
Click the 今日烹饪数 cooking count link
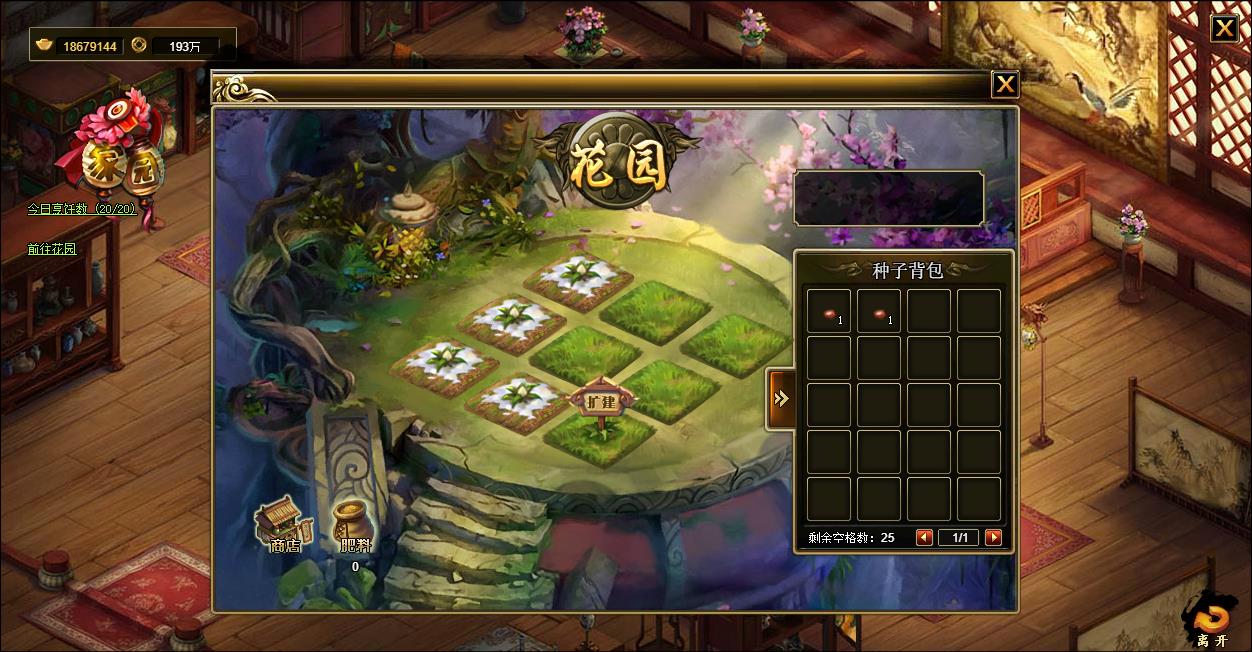click(x=81, y=210)
